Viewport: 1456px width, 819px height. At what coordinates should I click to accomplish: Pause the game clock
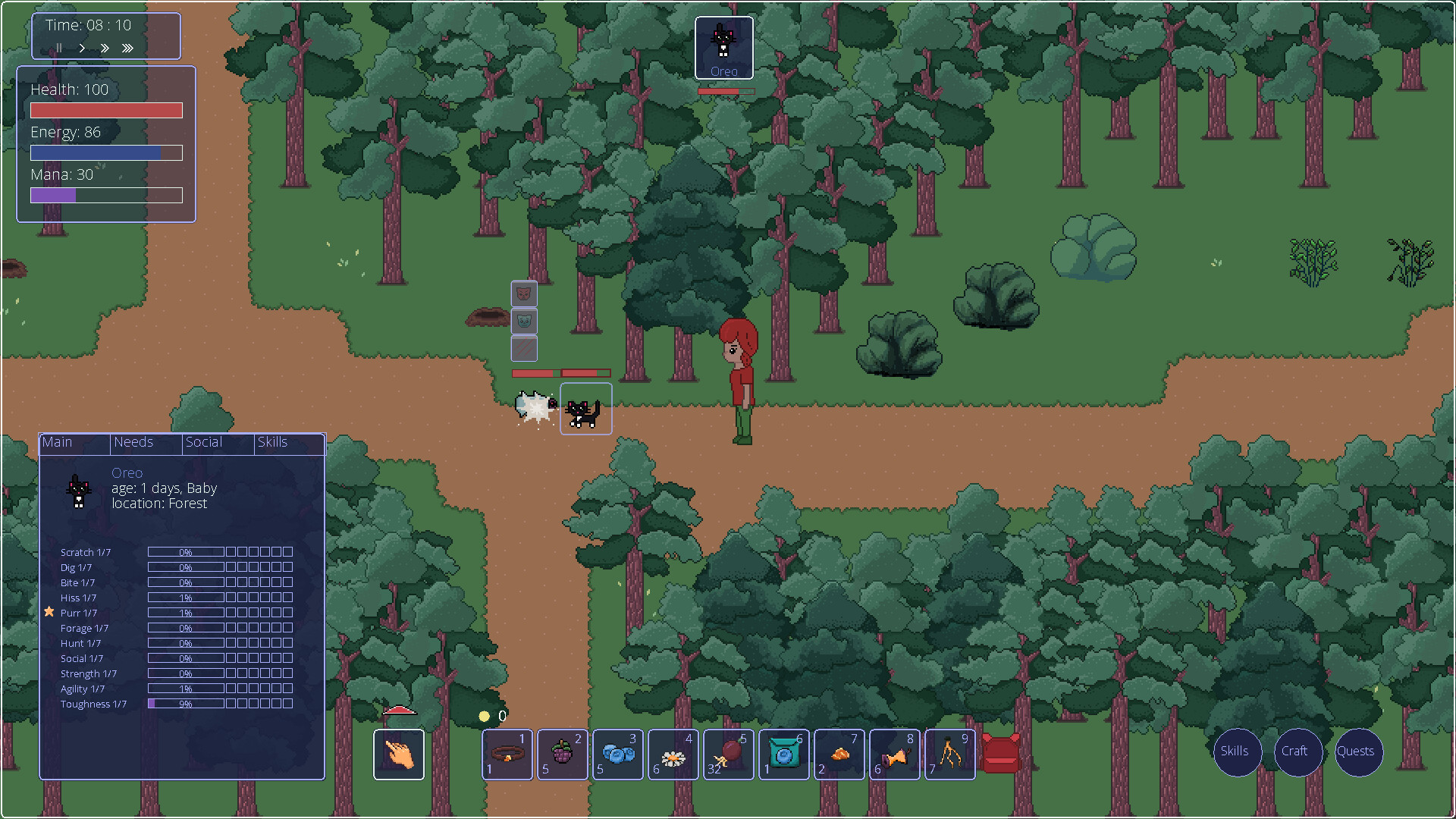pos(59,48)
